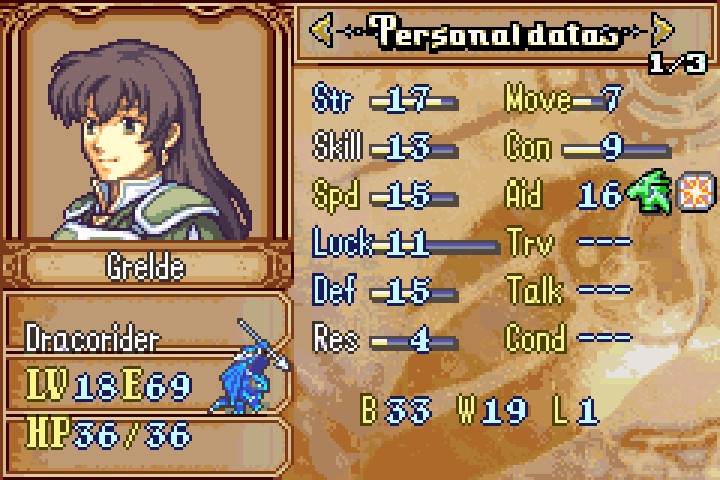The image size is (720, 480).
Task: Select the orange affinity icon
Action: pos(692,191)
